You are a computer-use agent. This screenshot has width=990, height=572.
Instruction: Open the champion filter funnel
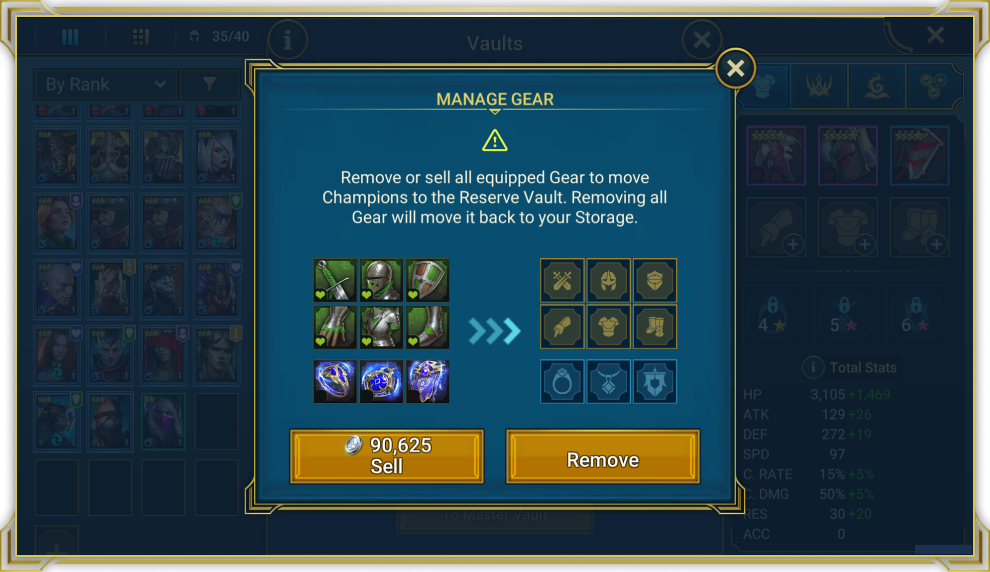(x=210, y=85)
